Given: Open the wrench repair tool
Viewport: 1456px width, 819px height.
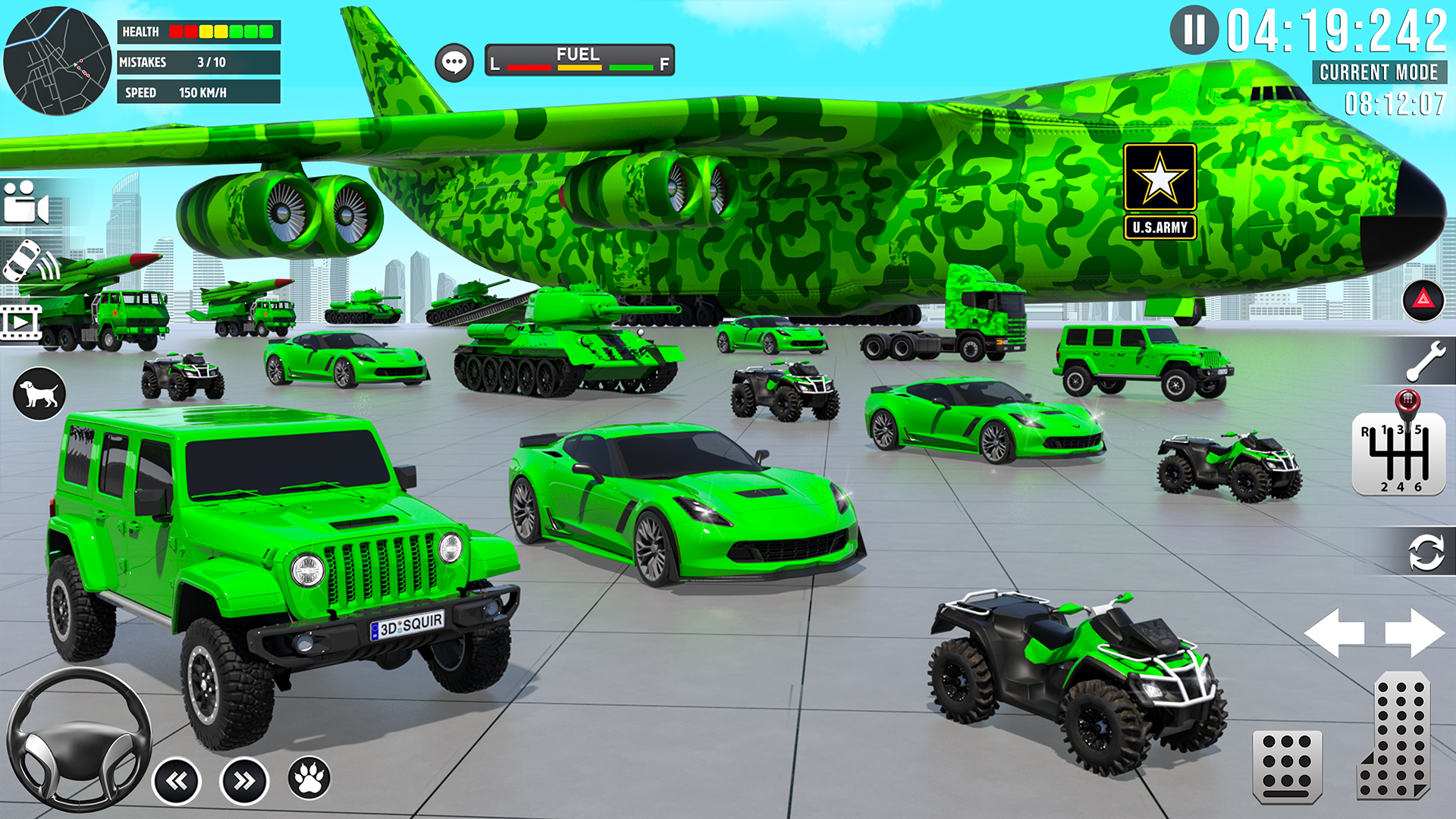Looking at the screenshot, I should [1426, 361].
